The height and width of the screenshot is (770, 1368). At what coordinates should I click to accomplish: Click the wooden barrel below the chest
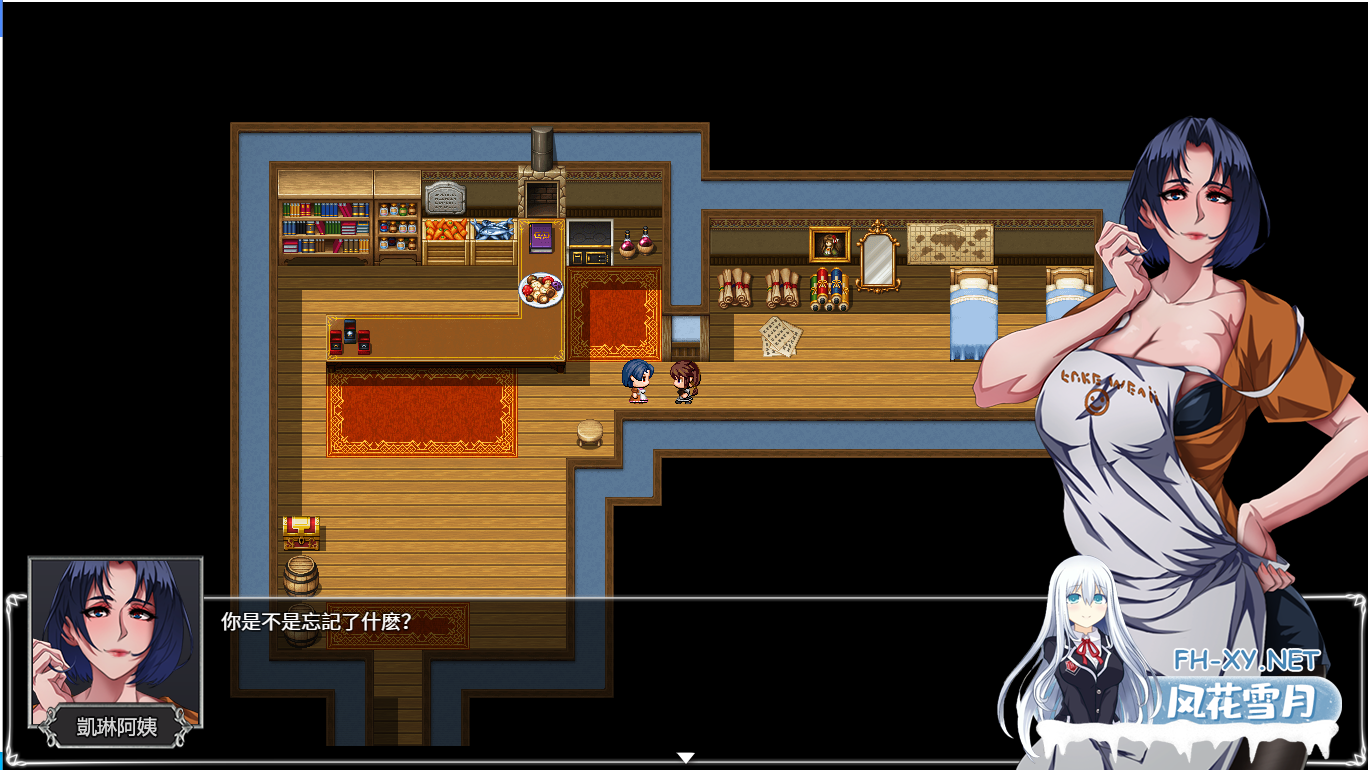coord(301,577)
